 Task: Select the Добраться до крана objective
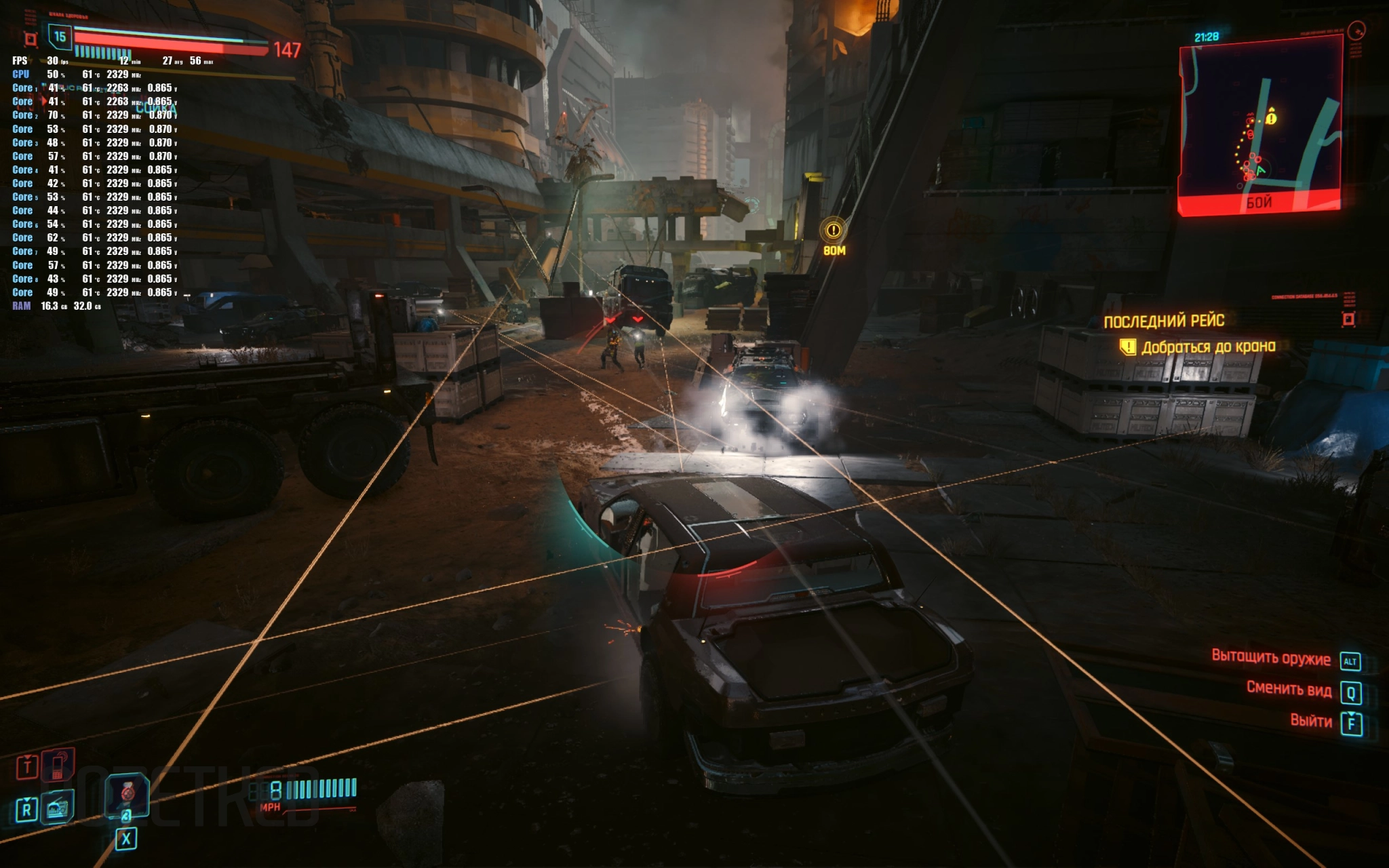[1208, 347]
